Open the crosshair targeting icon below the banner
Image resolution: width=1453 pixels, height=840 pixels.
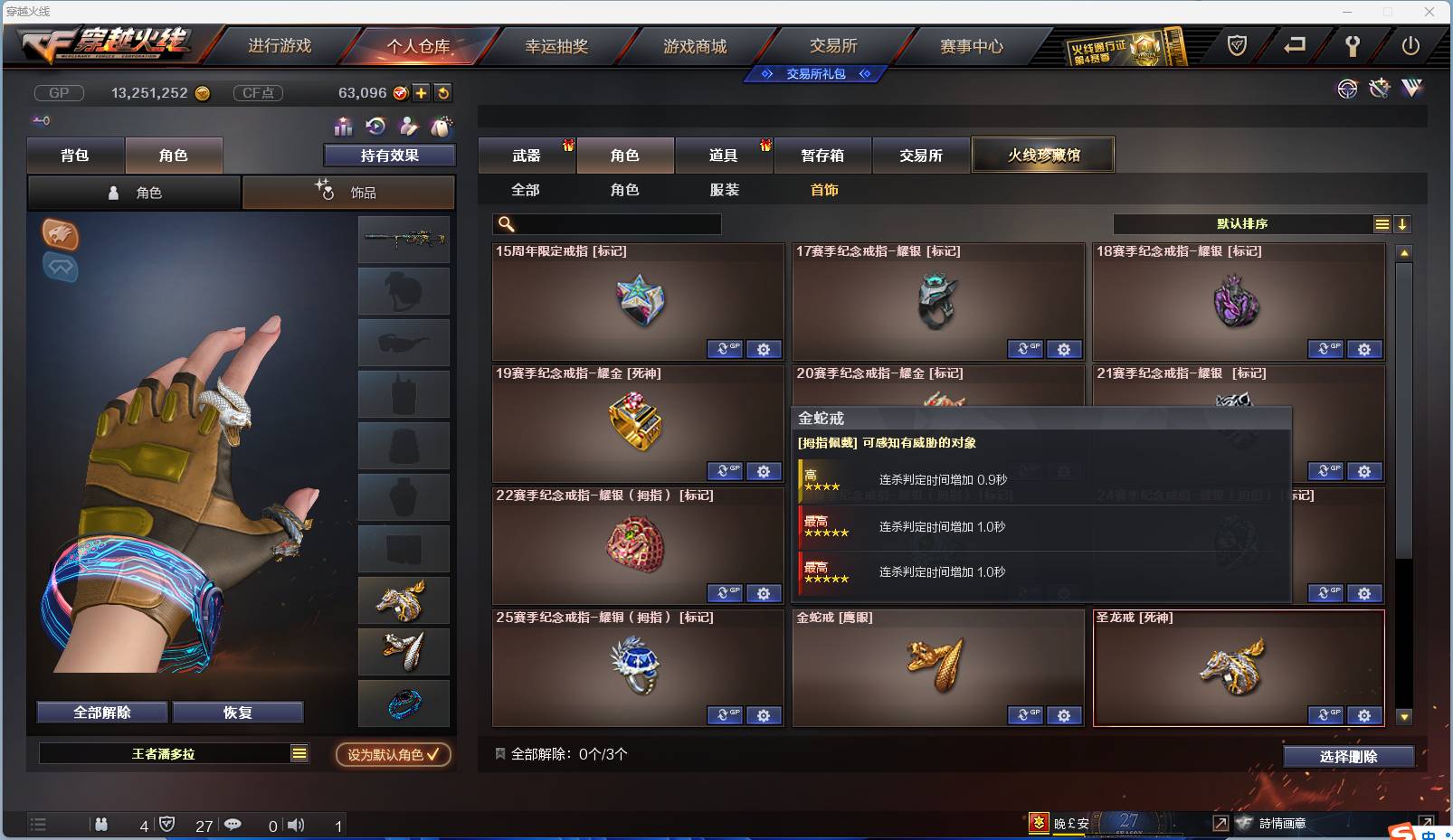point(1347,89)
